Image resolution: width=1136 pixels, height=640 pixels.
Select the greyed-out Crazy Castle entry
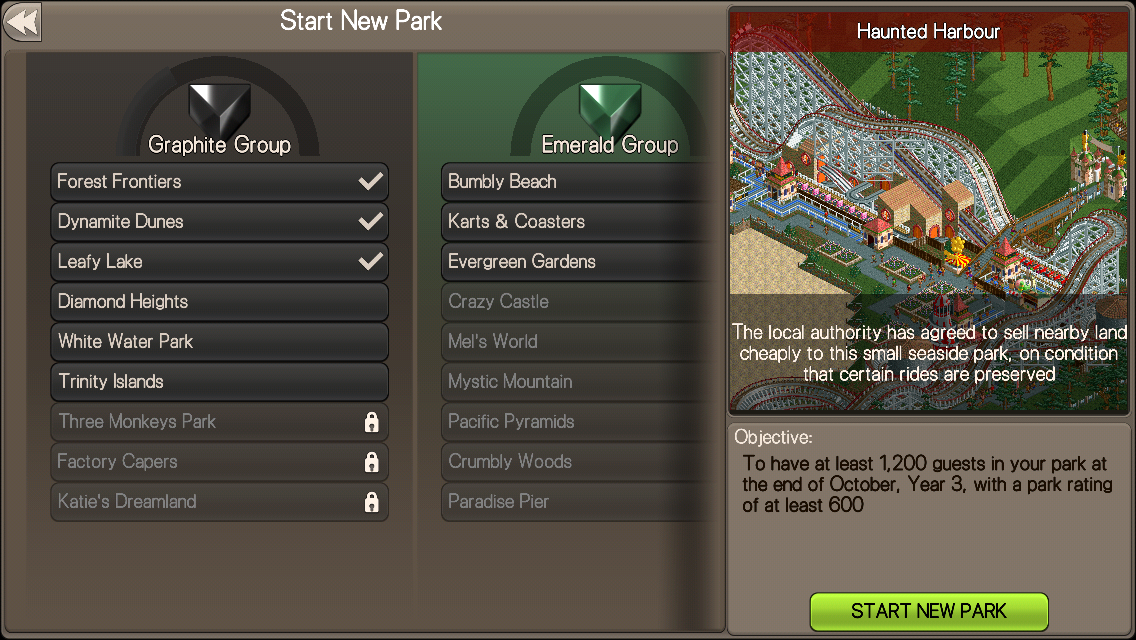click(580, 302)
